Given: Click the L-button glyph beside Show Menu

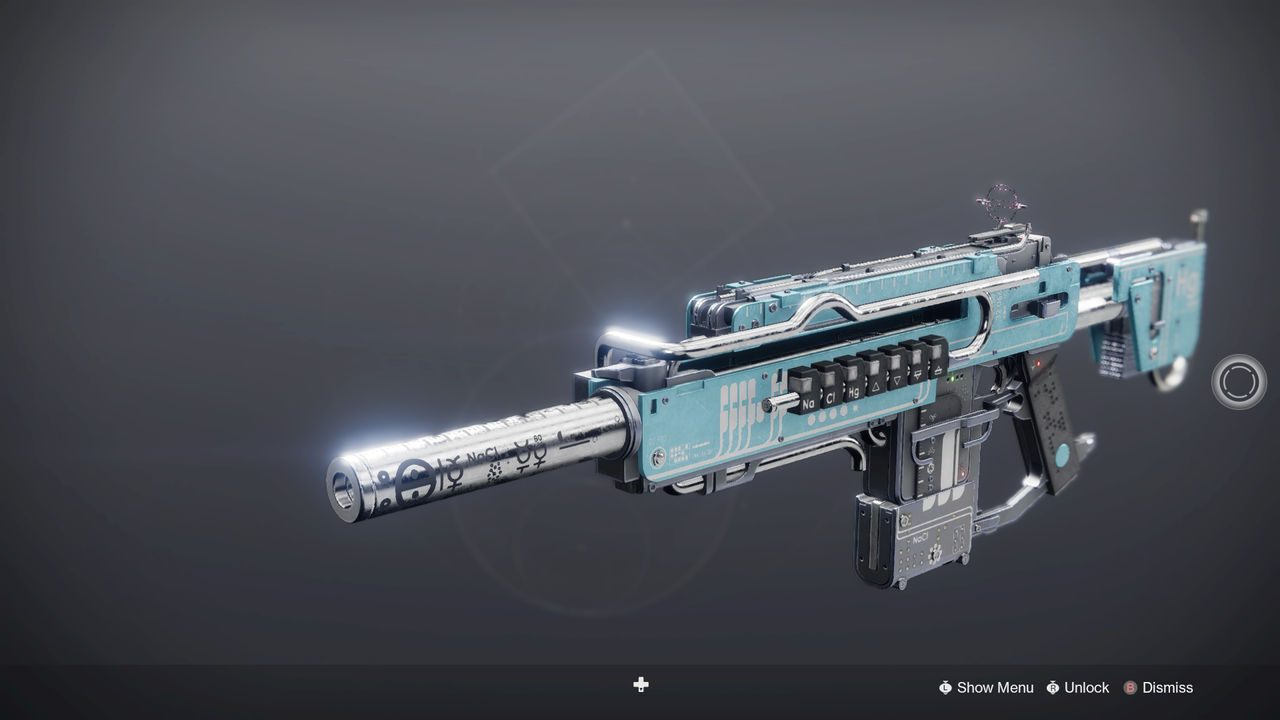Looking at the screenshot, I should click(x=945, y=688).
